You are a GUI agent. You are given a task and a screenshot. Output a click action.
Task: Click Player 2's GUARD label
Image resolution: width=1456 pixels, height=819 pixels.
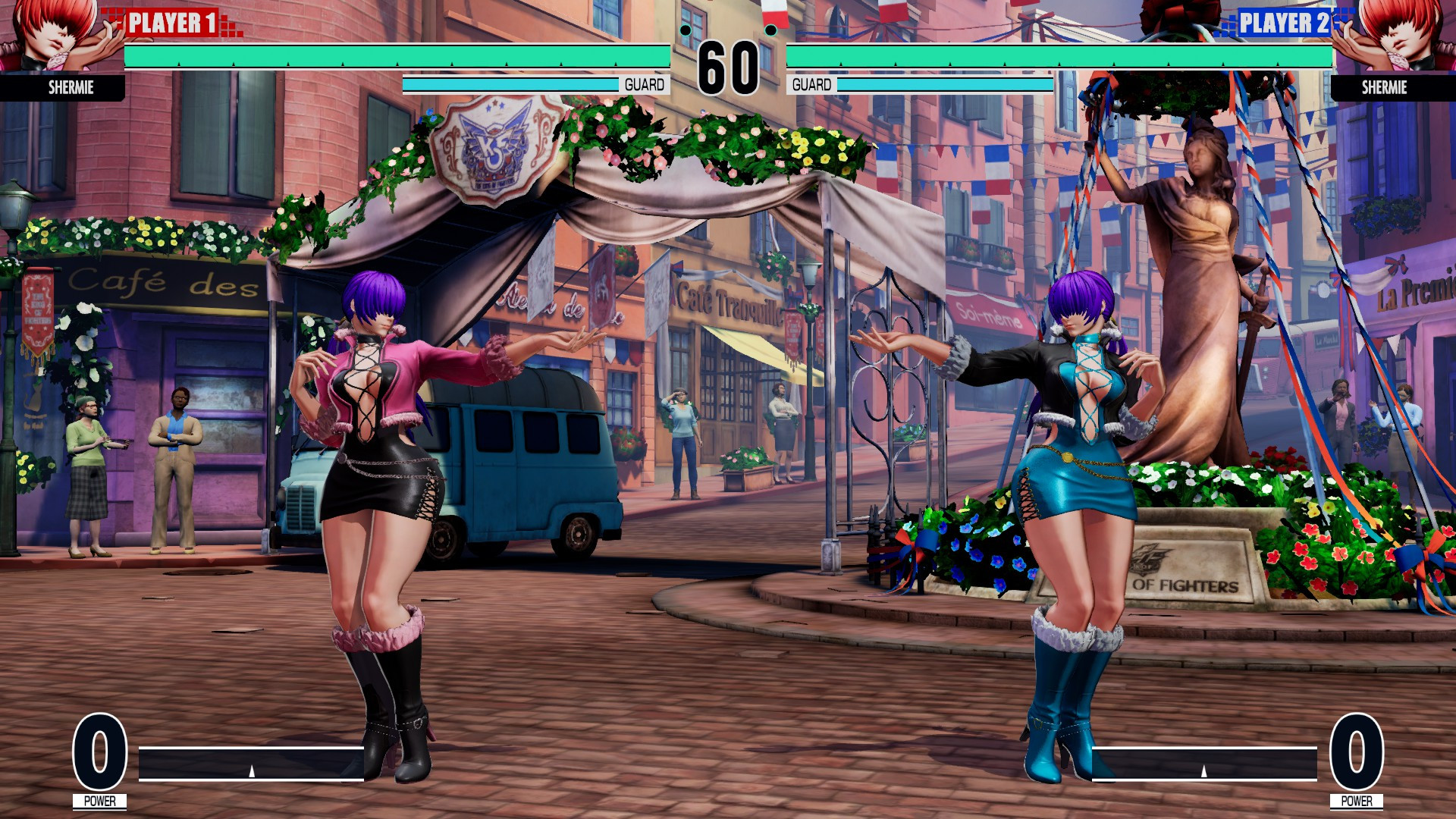click(813, 83)
